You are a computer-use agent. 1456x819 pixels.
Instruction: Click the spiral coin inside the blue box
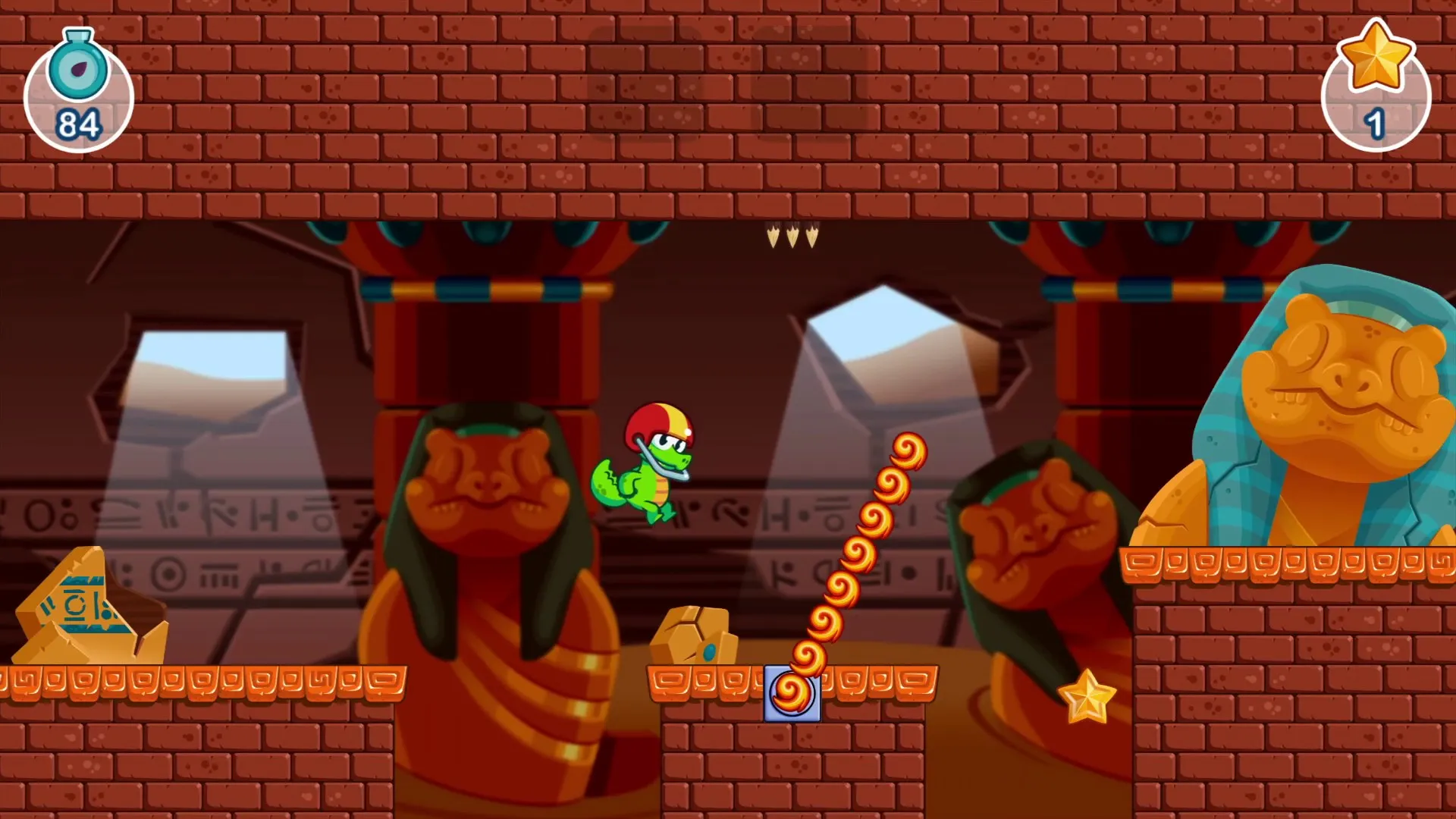click(x=791, y=692)
